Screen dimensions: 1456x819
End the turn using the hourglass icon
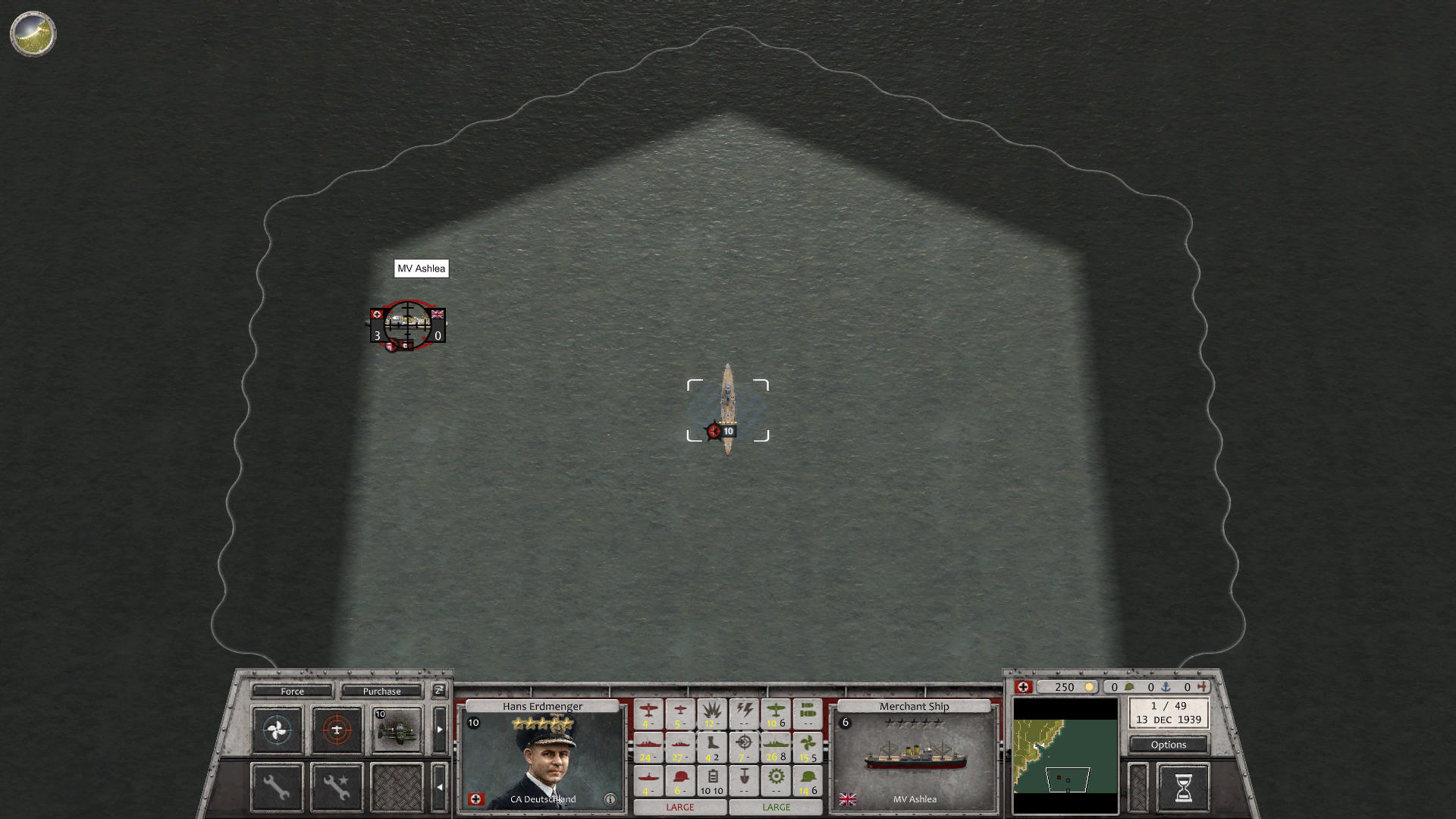1182,788
